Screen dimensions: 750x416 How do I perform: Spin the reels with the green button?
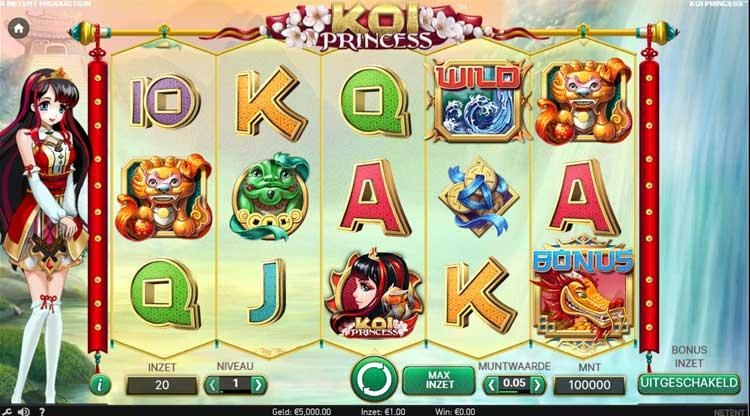373,380
